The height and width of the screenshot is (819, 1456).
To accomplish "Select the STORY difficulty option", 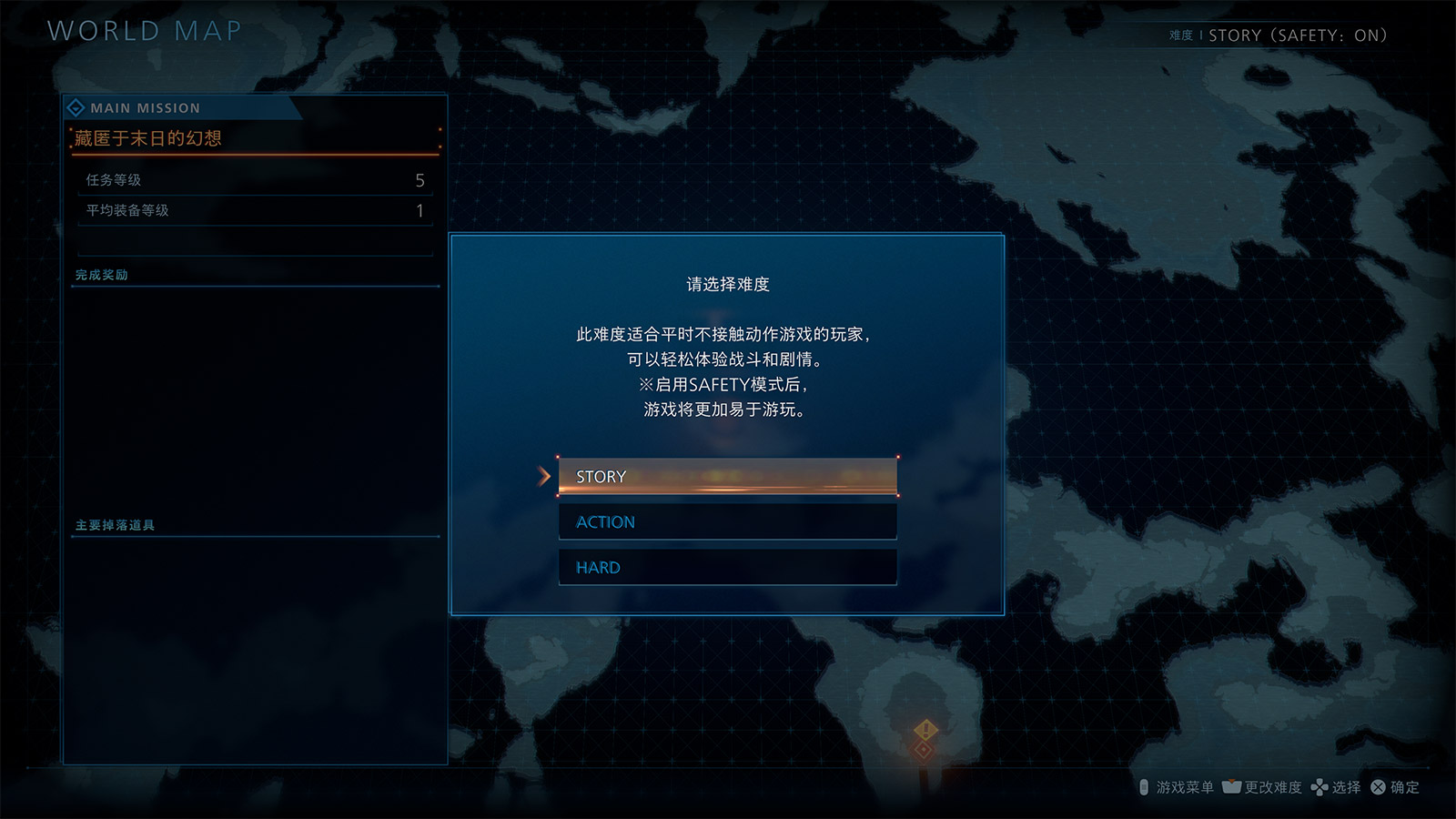I will pyautogui.click(x=727, y=477).
